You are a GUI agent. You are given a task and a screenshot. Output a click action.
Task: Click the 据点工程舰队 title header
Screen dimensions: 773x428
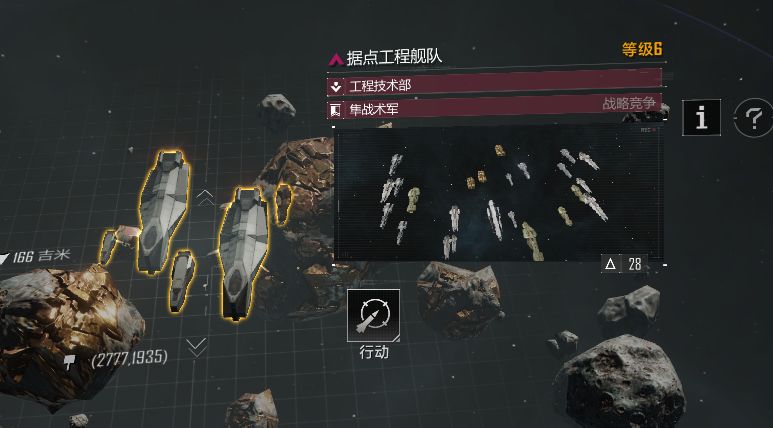[393, 58]
